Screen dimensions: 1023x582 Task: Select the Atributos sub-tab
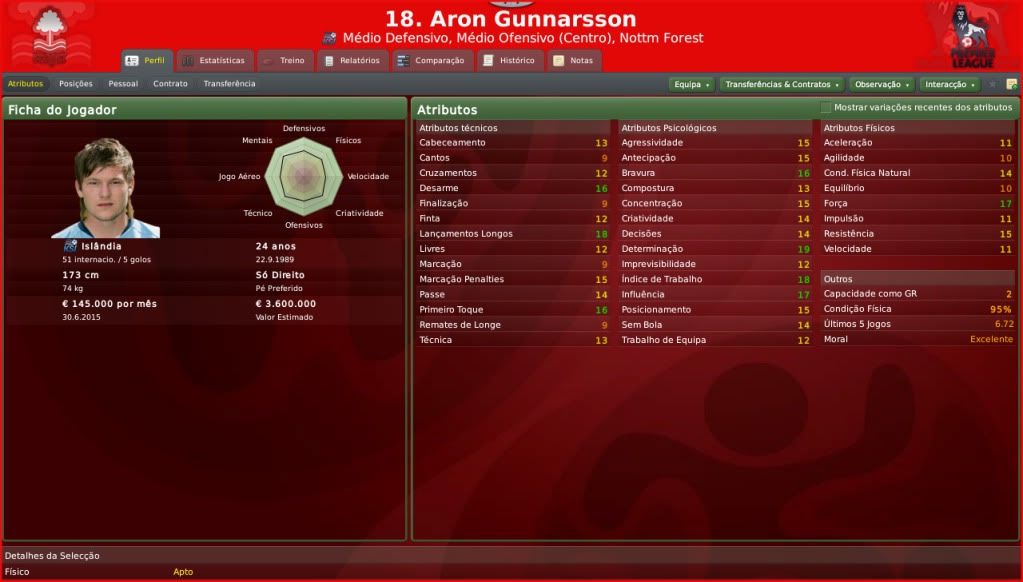coord(25,84)
